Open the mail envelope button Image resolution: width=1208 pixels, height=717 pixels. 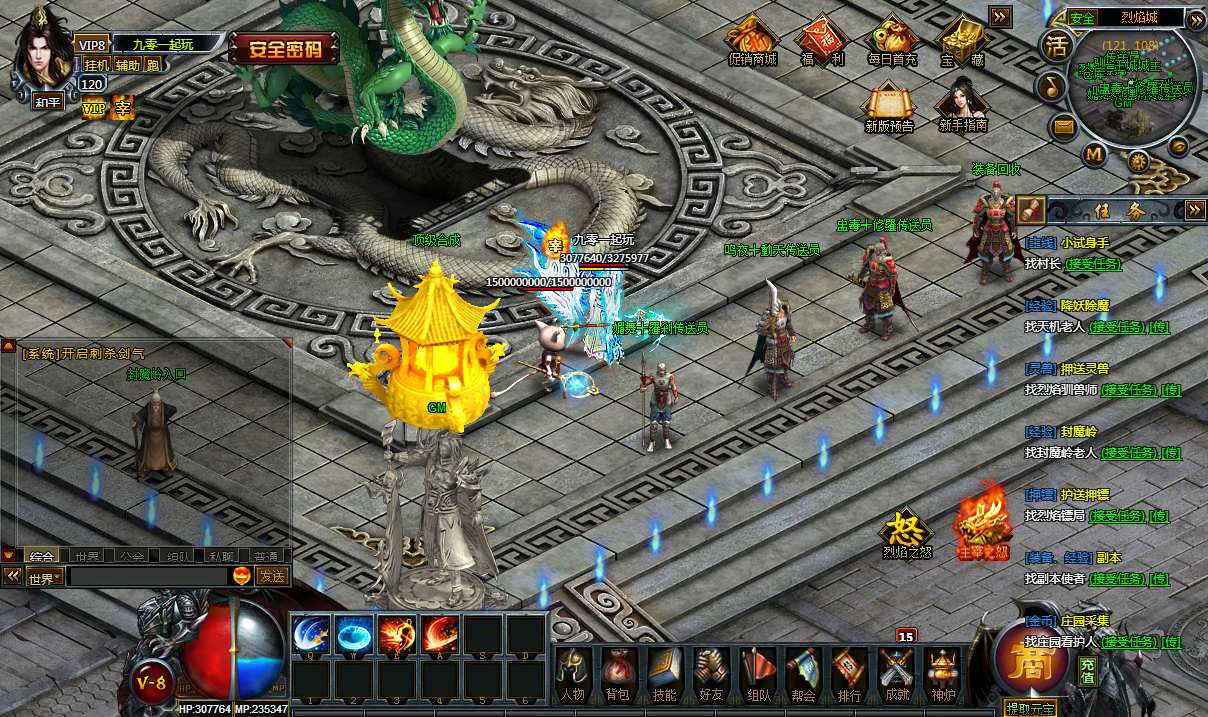pos(1062,126)
